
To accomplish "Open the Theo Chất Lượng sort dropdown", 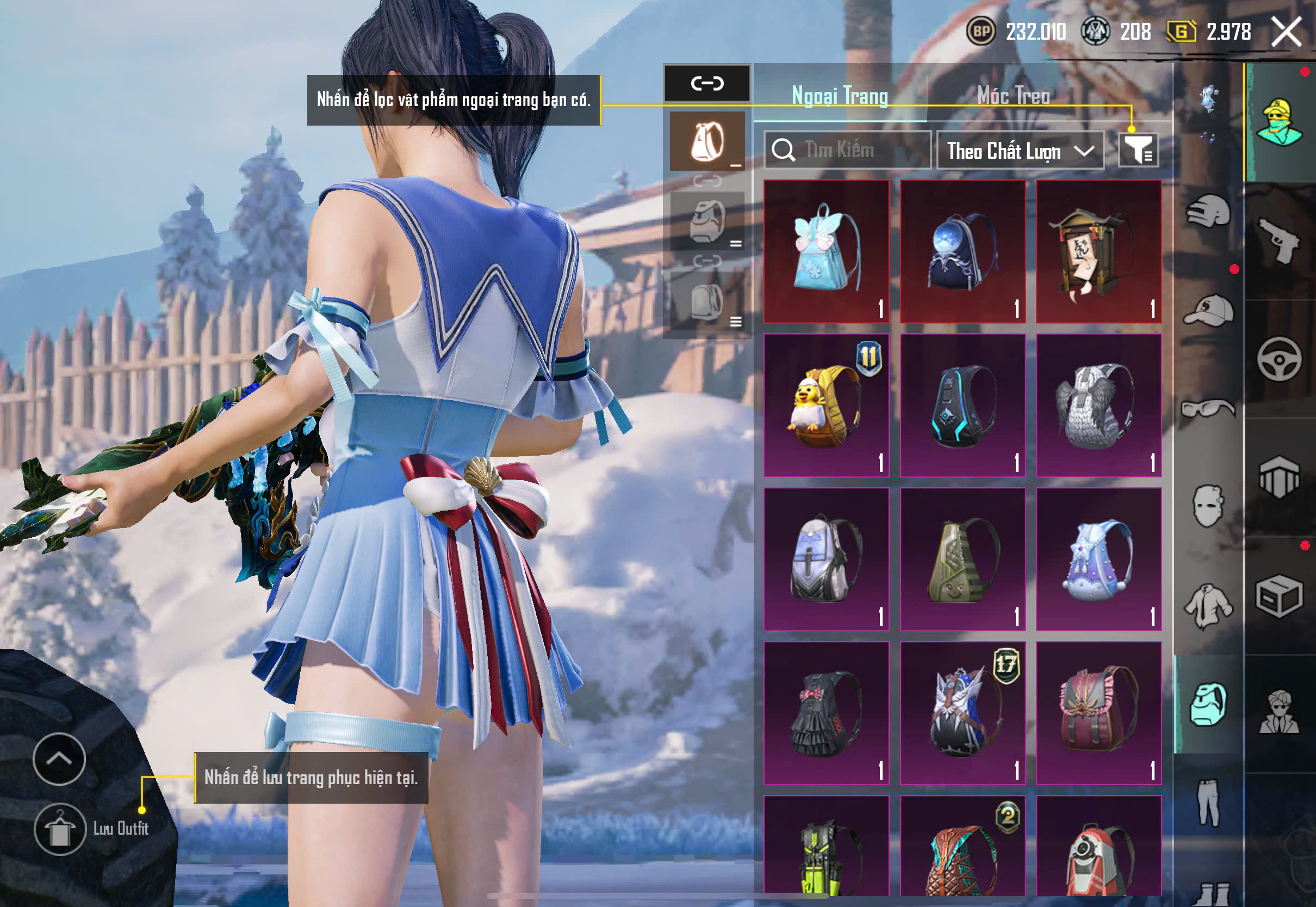I will 1020,151.
